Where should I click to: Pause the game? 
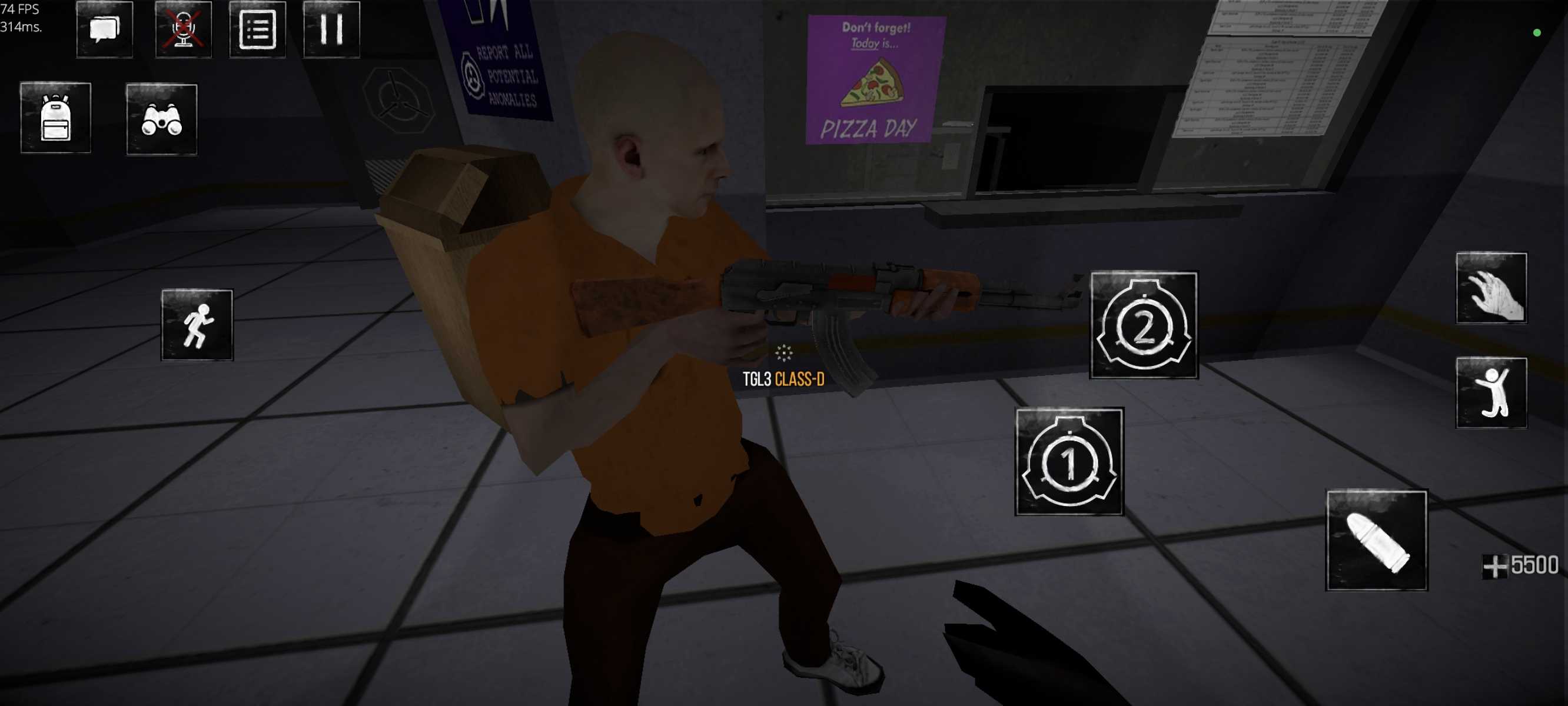coord(331,29)
